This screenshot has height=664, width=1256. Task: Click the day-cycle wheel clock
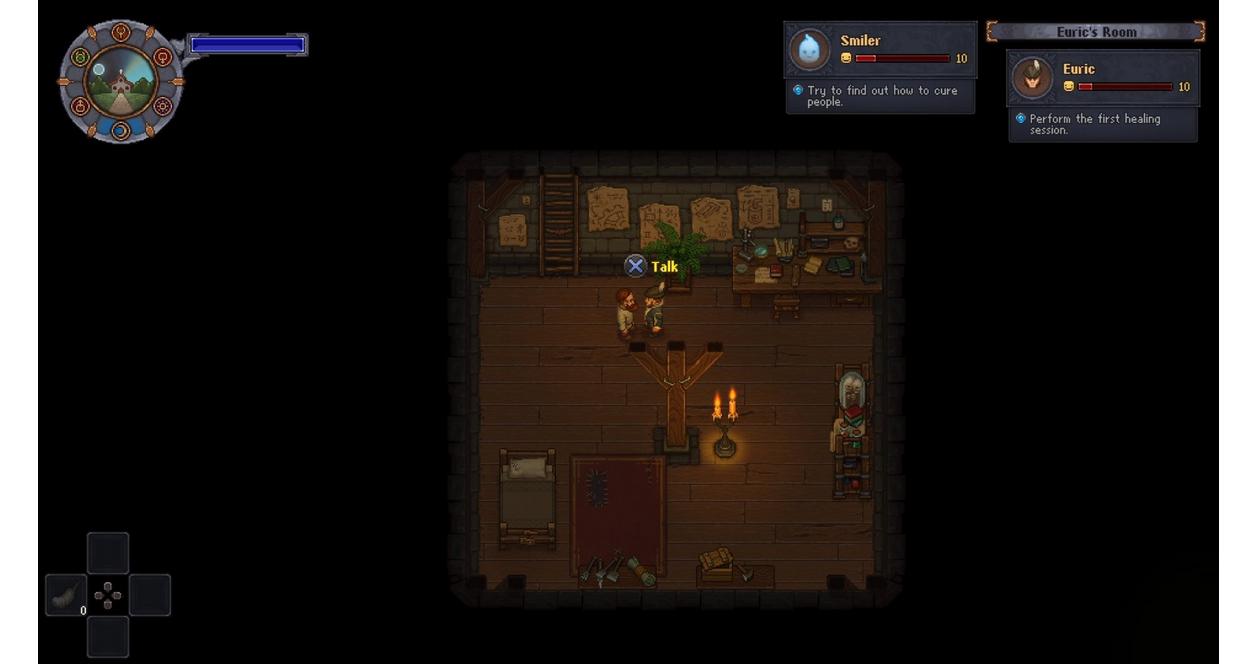pyautogui.click(x=120, y=81)
